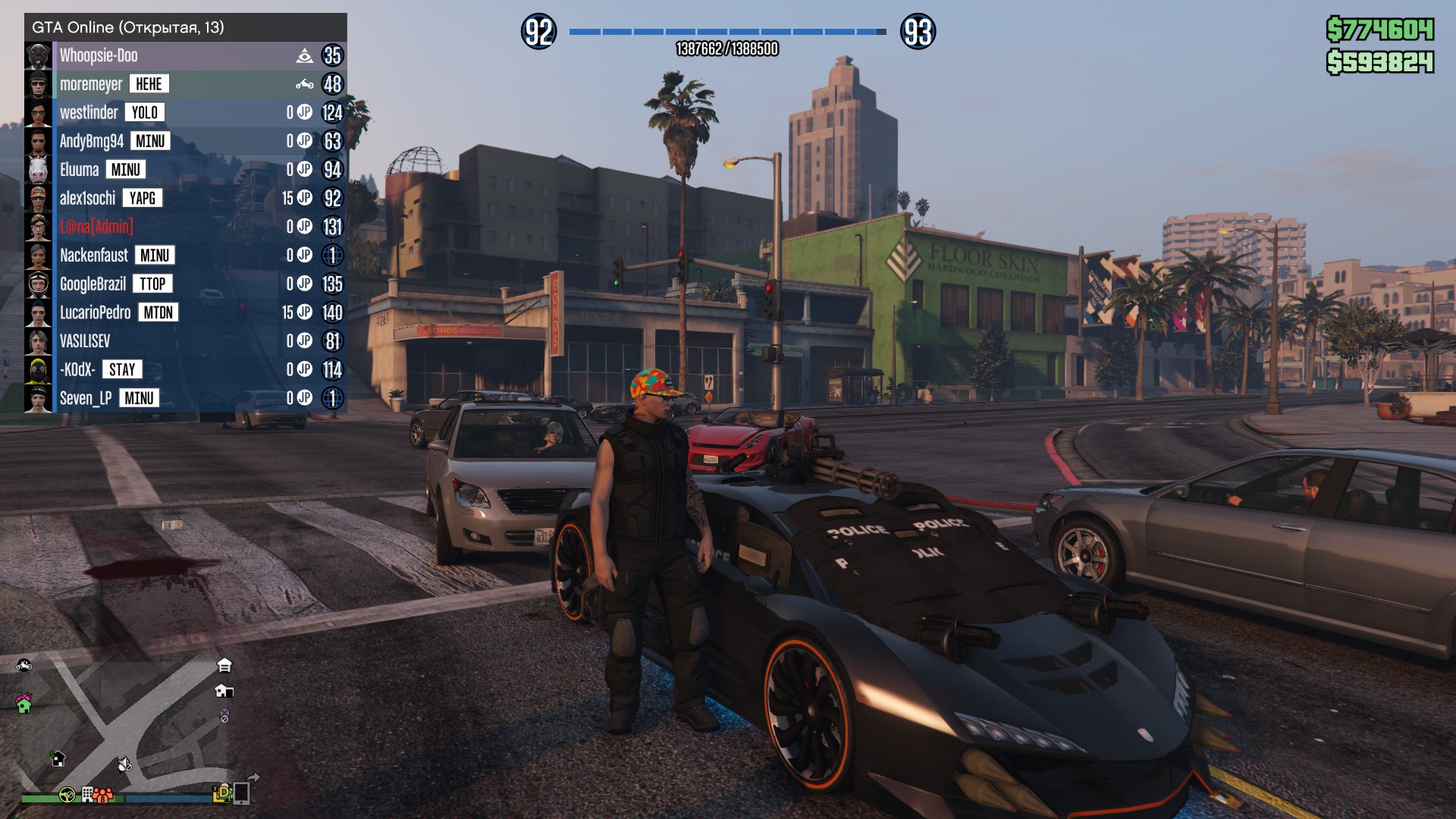1456x819 pixels.
Task: Choose LucarioPedro from the lobby list
Action: 96,312
